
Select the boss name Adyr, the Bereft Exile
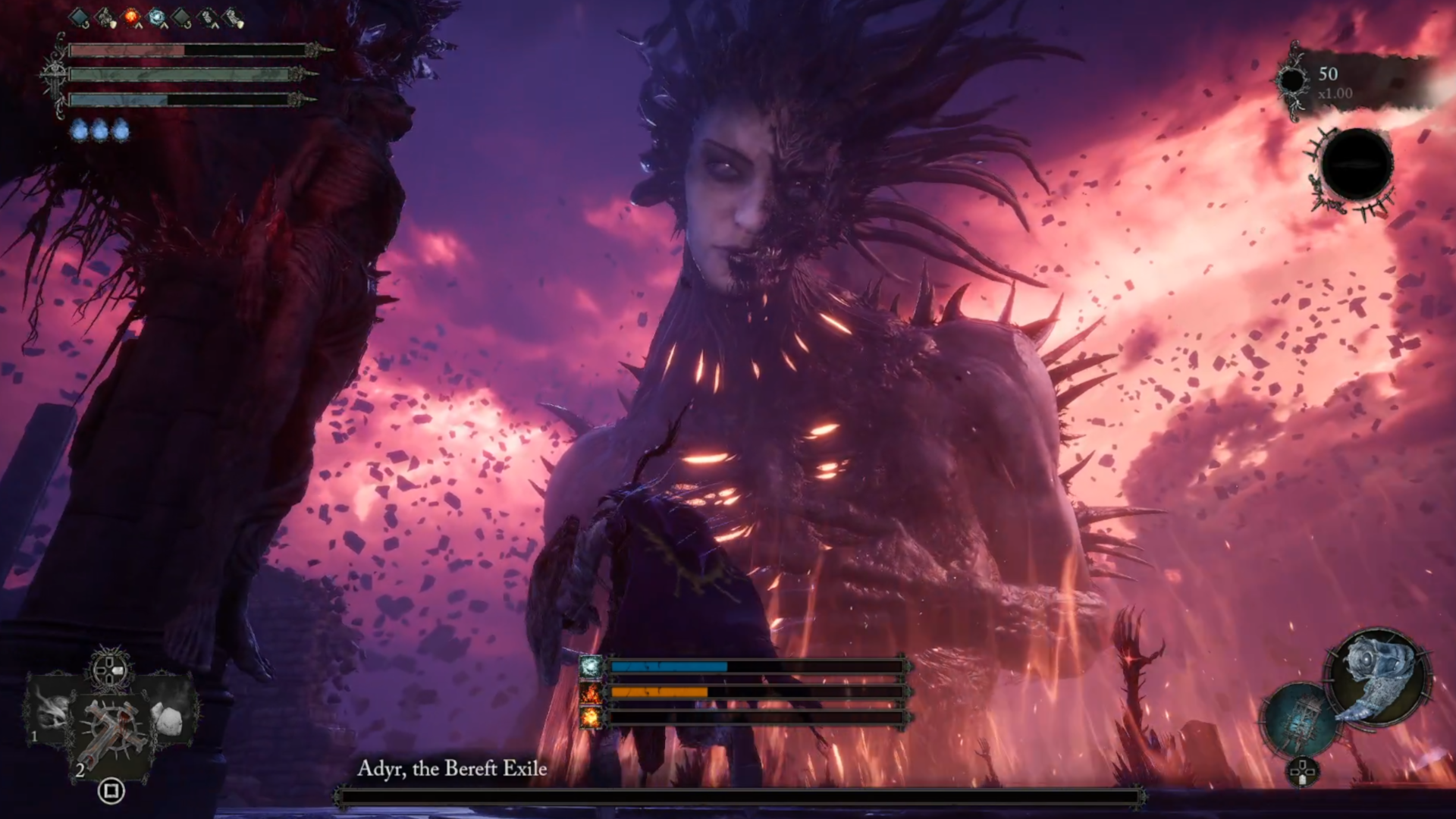tap(453, 768)
